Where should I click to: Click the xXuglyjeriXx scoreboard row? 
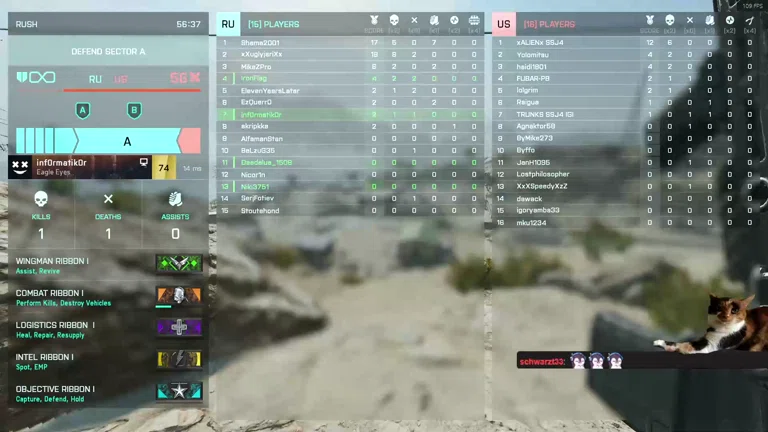[262, 55]
